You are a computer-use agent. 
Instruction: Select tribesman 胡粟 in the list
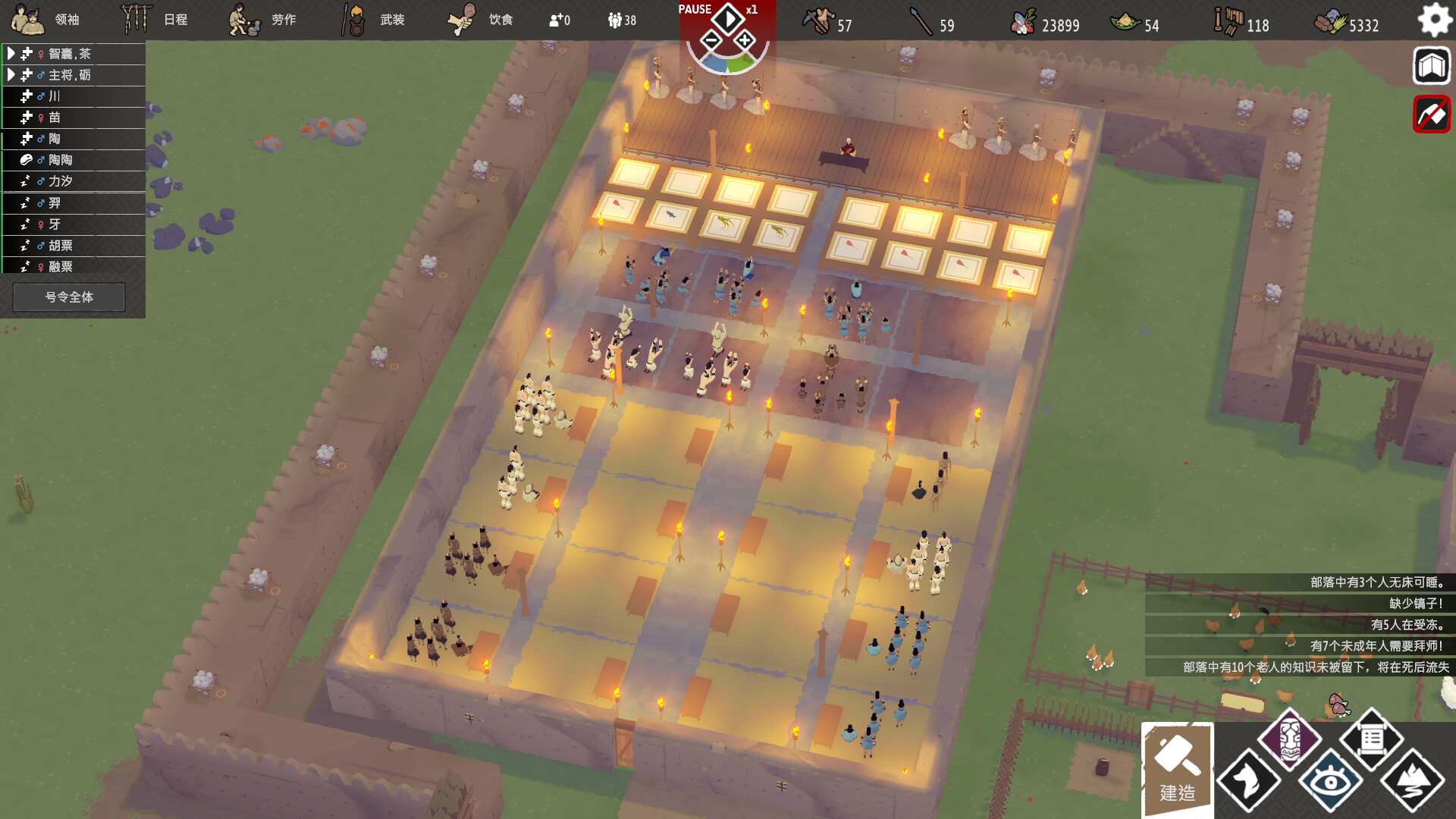[x=61, y=246]
